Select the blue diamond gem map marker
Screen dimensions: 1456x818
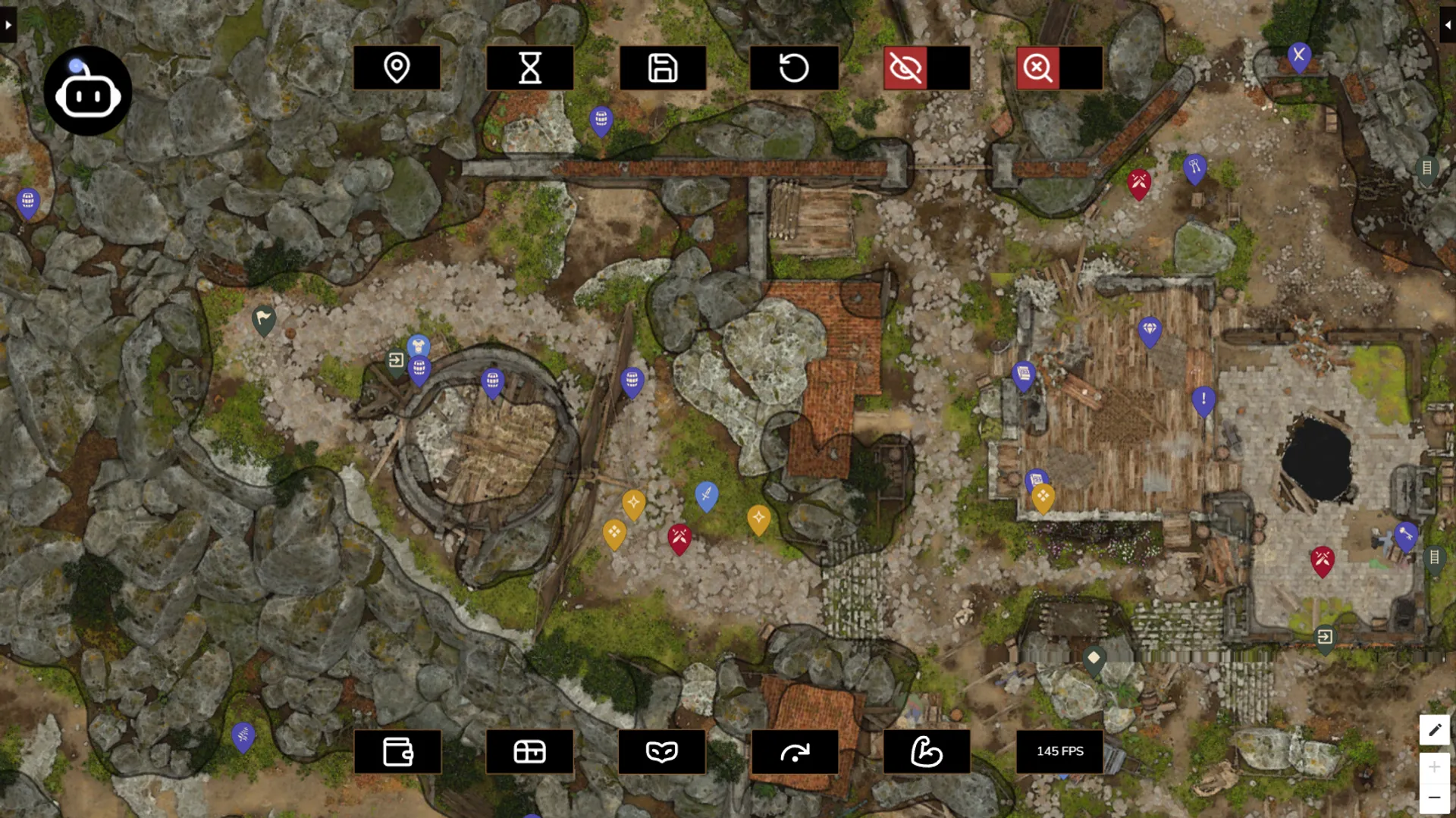pos(1150,331)
